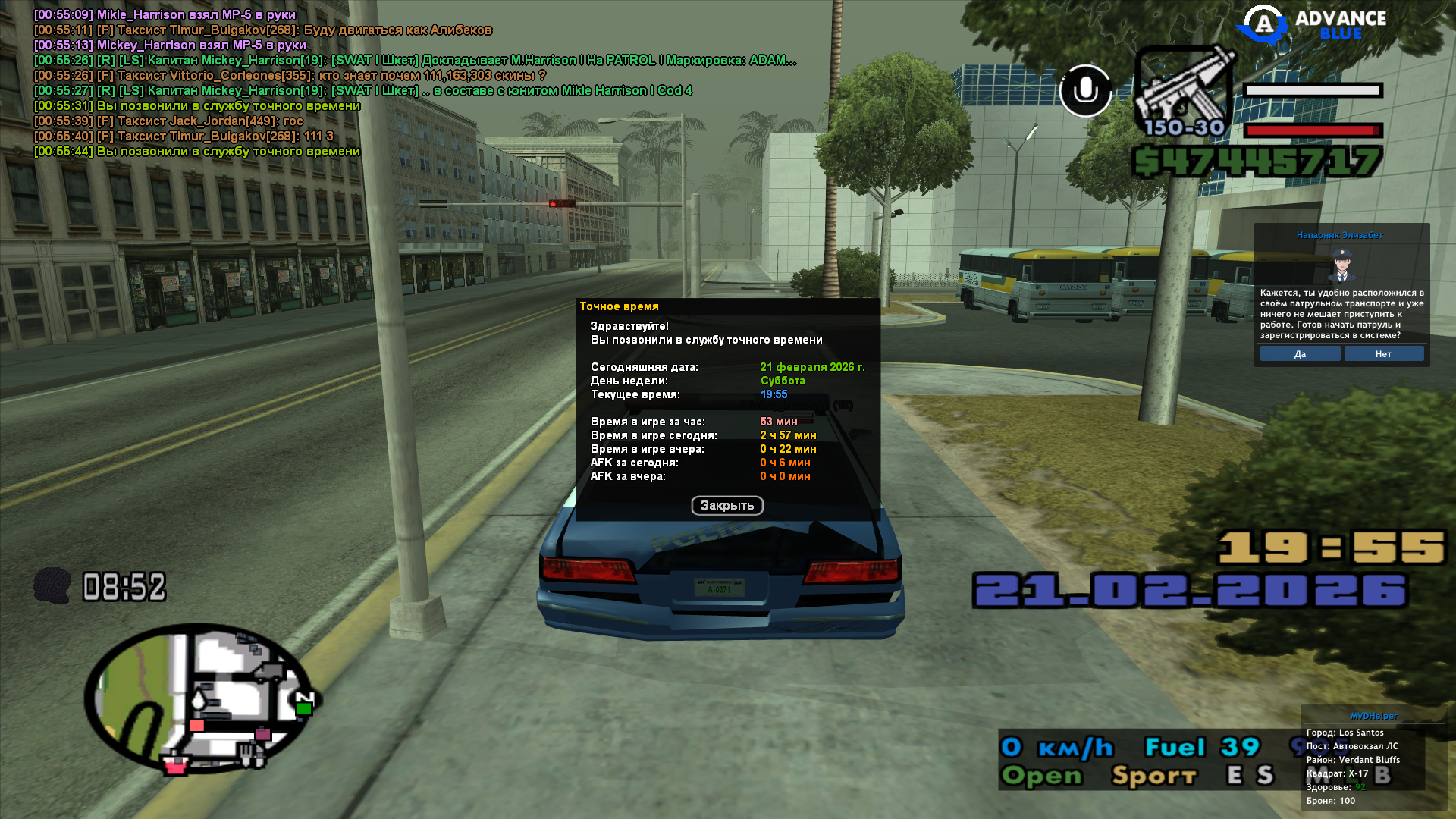Click the Advance Blue server logo
Image resolution: width=1456 pixels, height=819 pixels.
(x=1312, y=25)
